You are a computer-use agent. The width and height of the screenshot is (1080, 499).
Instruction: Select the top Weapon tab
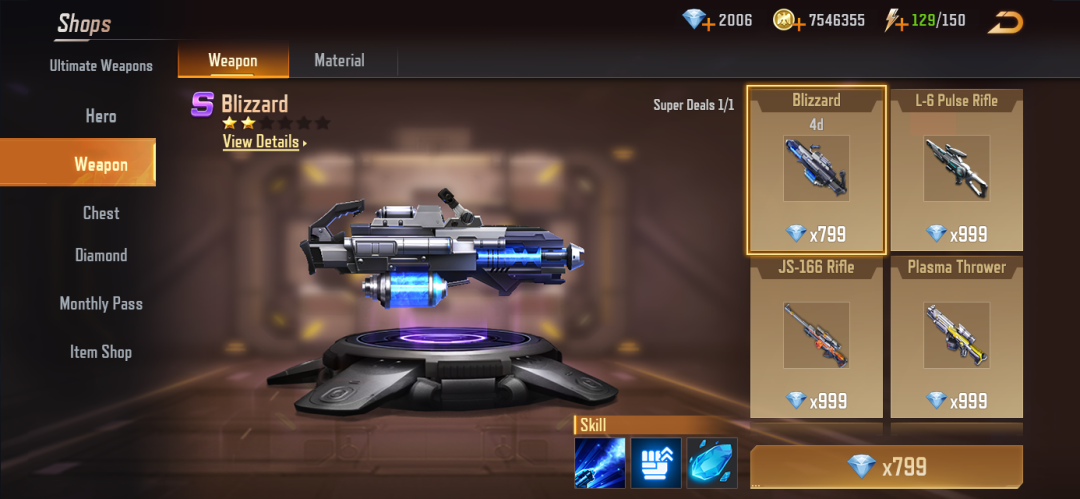pos(232,61)
